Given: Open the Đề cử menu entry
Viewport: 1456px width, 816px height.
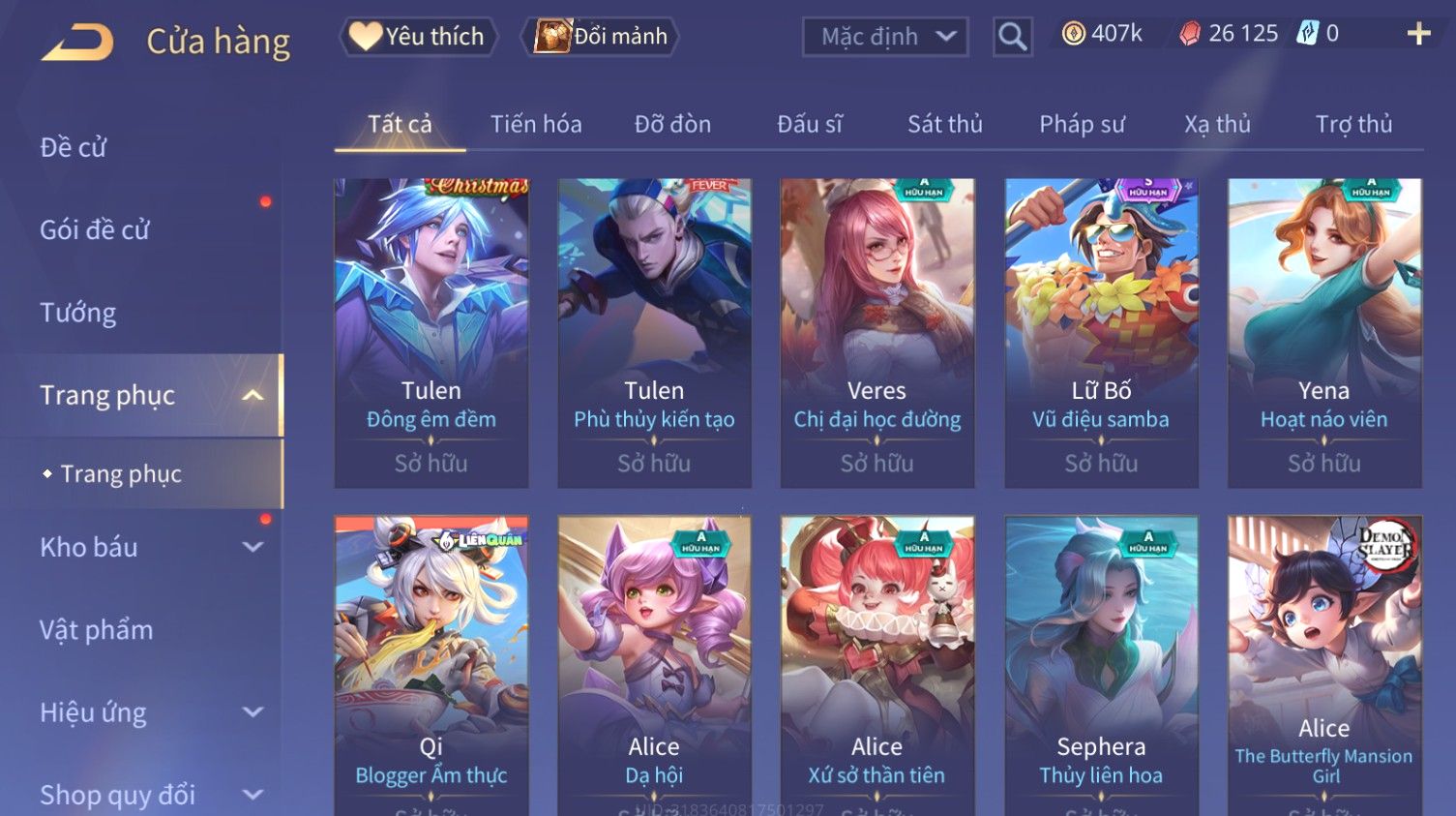Looking at the screenshot, I should coord(74,147).
